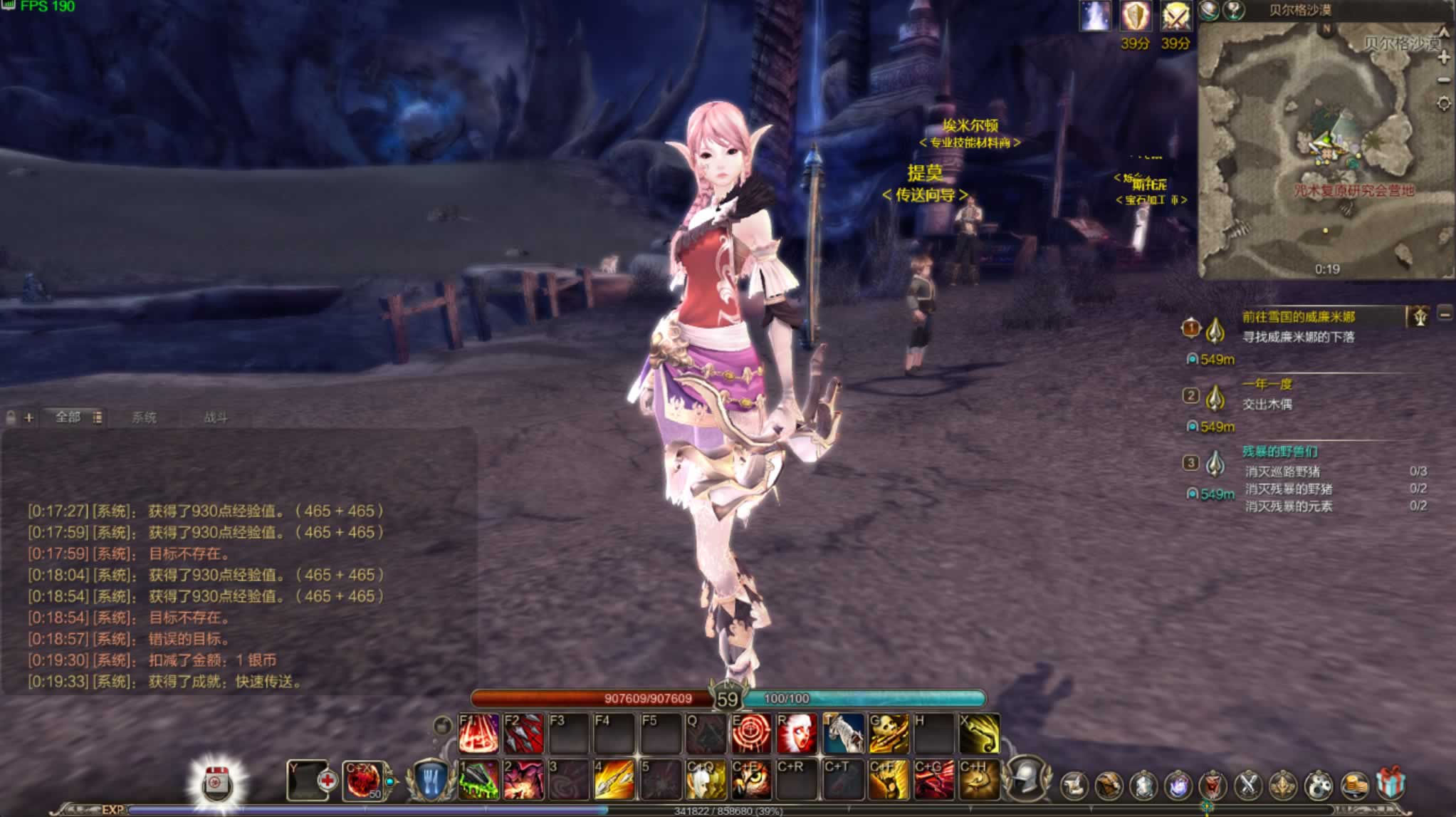
Task: Open the fork and knife shield icon
Action: pyautogui.click(x=431, y=781)
